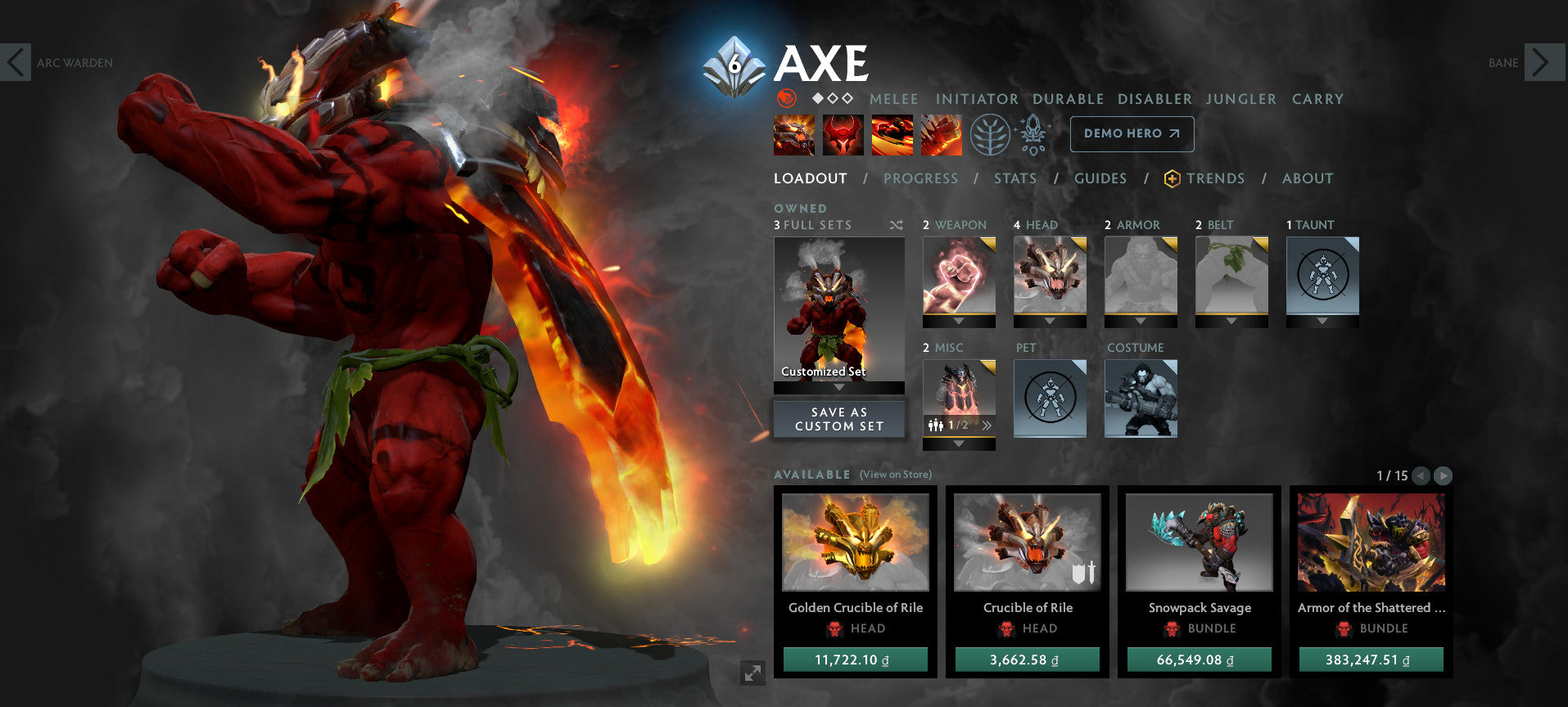The width and height of the screenshot is (1568, 707).
Task: Click the shuffle icon beside FULL SETS
Action: click(896, 224)
